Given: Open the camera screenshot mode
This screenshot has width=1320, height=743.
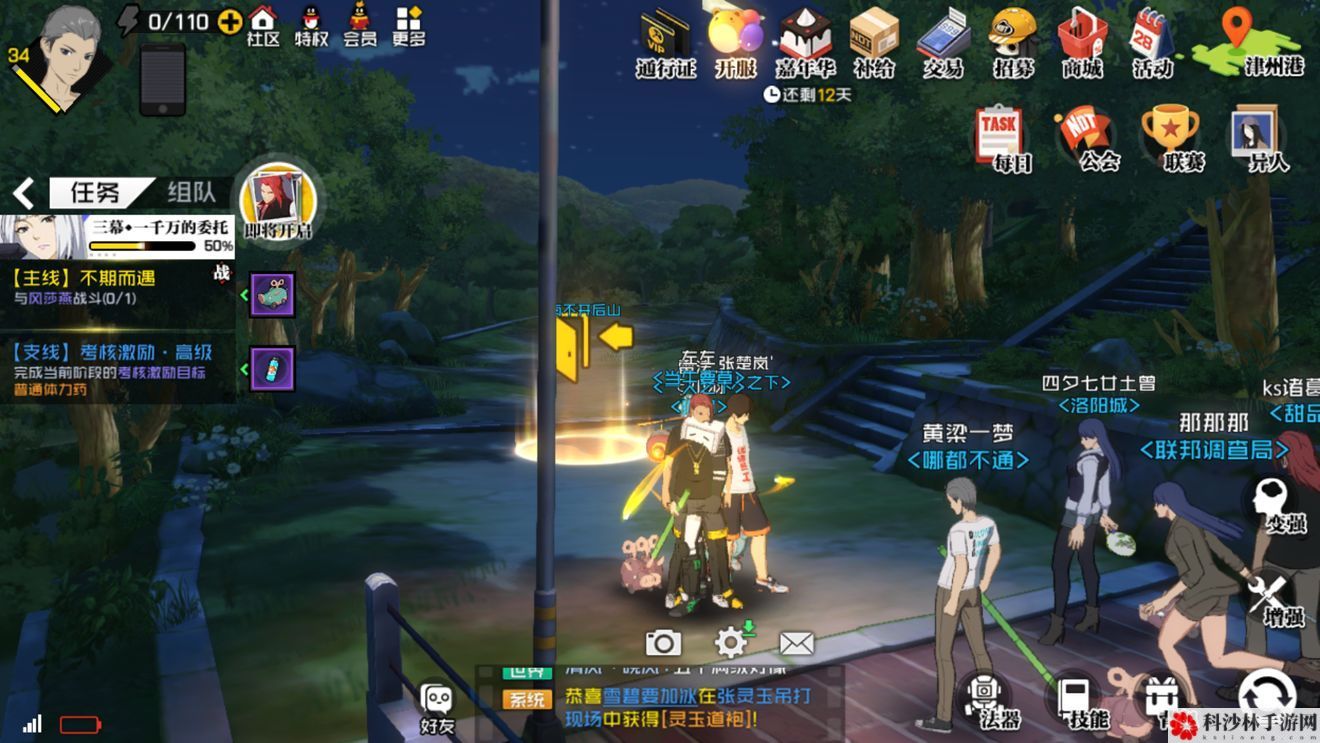Looking at the screenshot, I should tap(663, 643).
